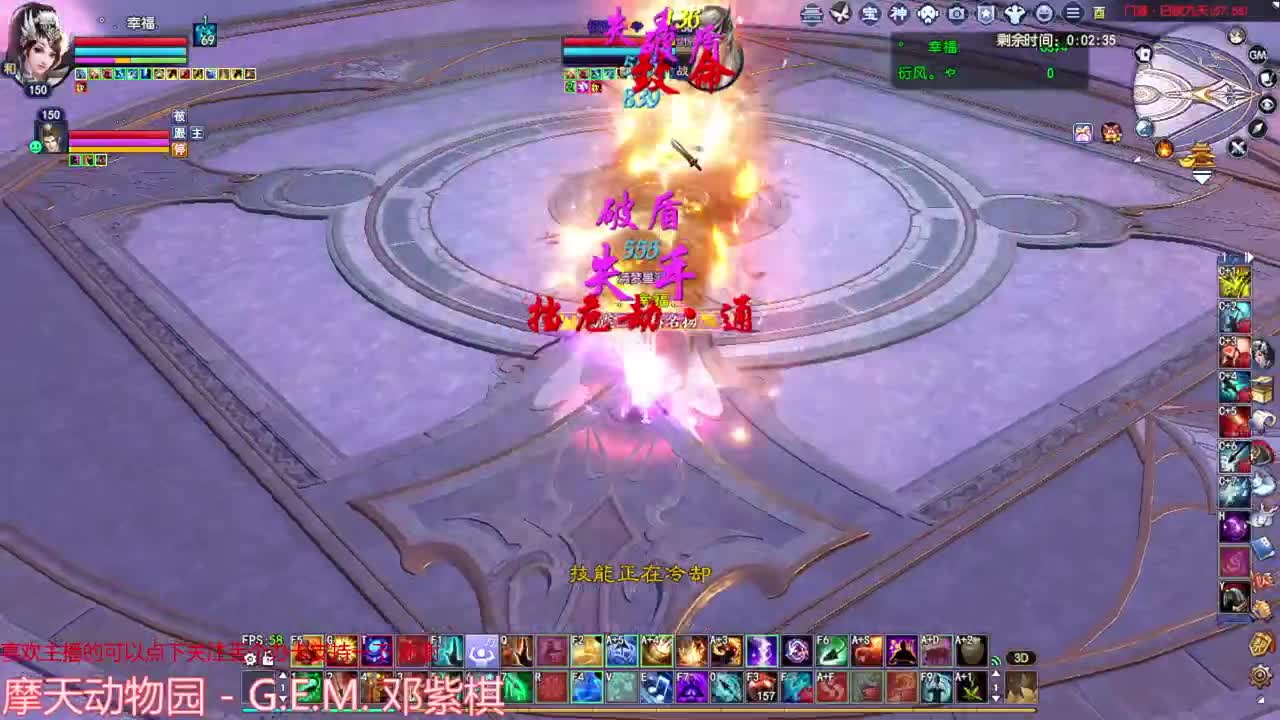Cast the Q skill on the action bar

click(x=516, y=650)
